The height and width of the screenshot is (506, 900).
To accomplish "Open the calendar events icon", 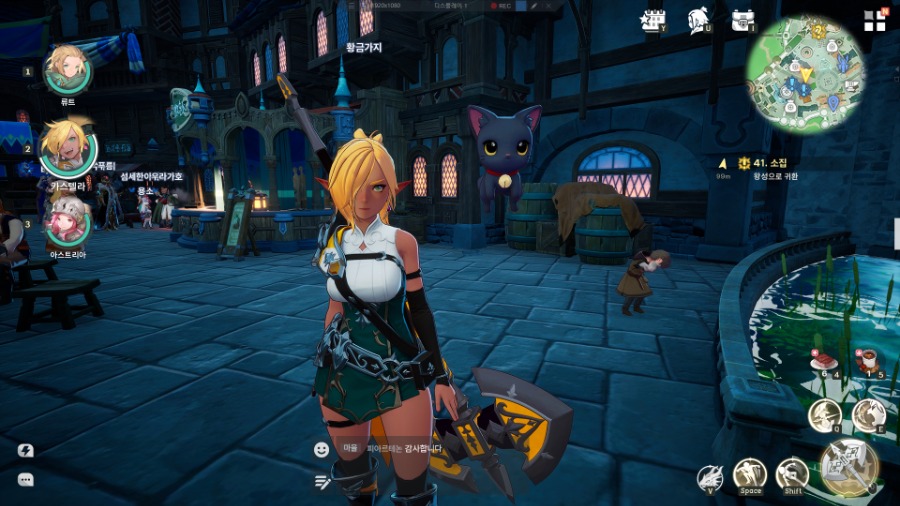I will [652, 20].
